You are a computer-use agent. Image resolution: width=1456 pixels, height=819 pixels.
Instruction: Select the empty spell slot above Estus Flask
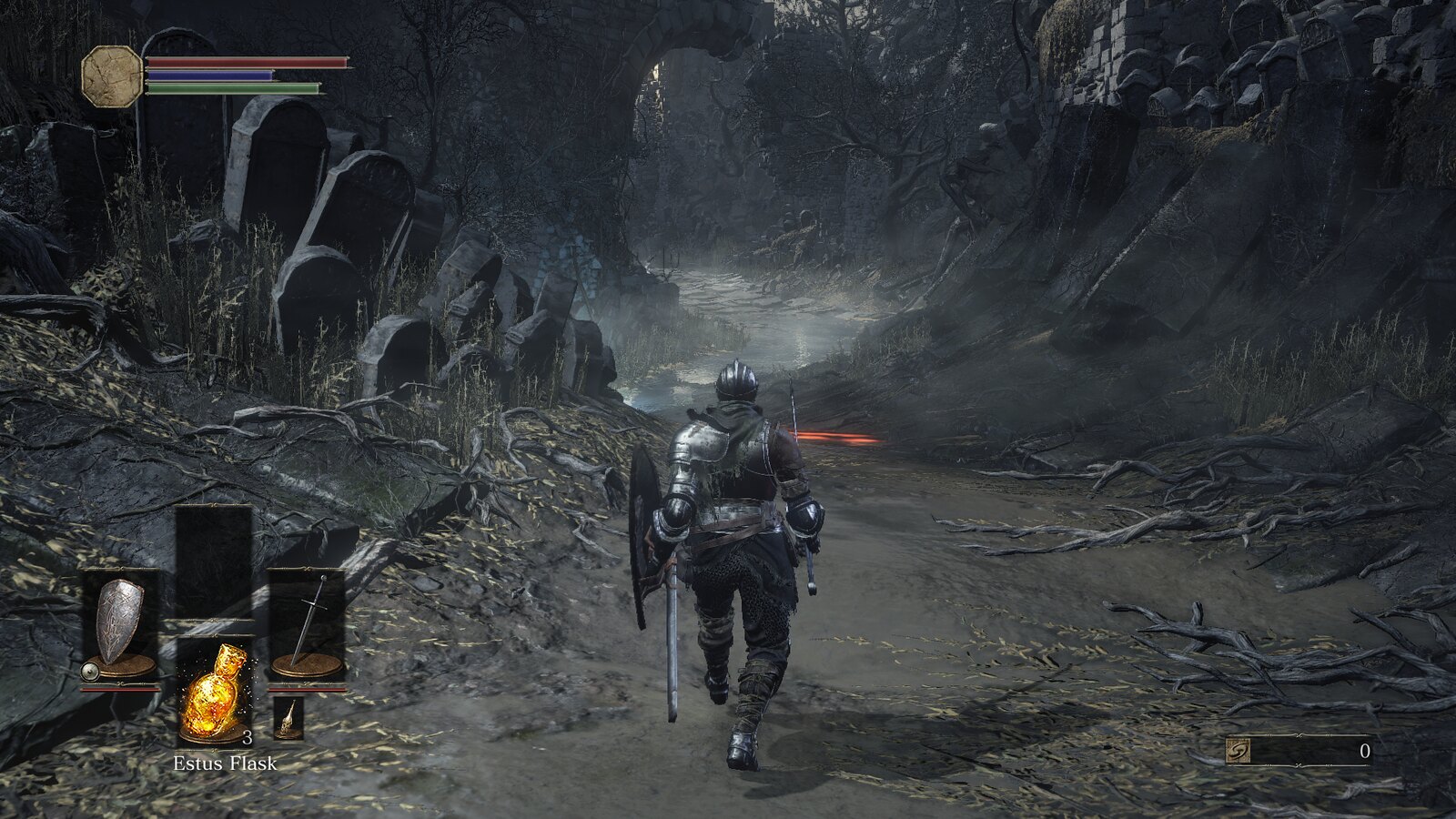214,560
